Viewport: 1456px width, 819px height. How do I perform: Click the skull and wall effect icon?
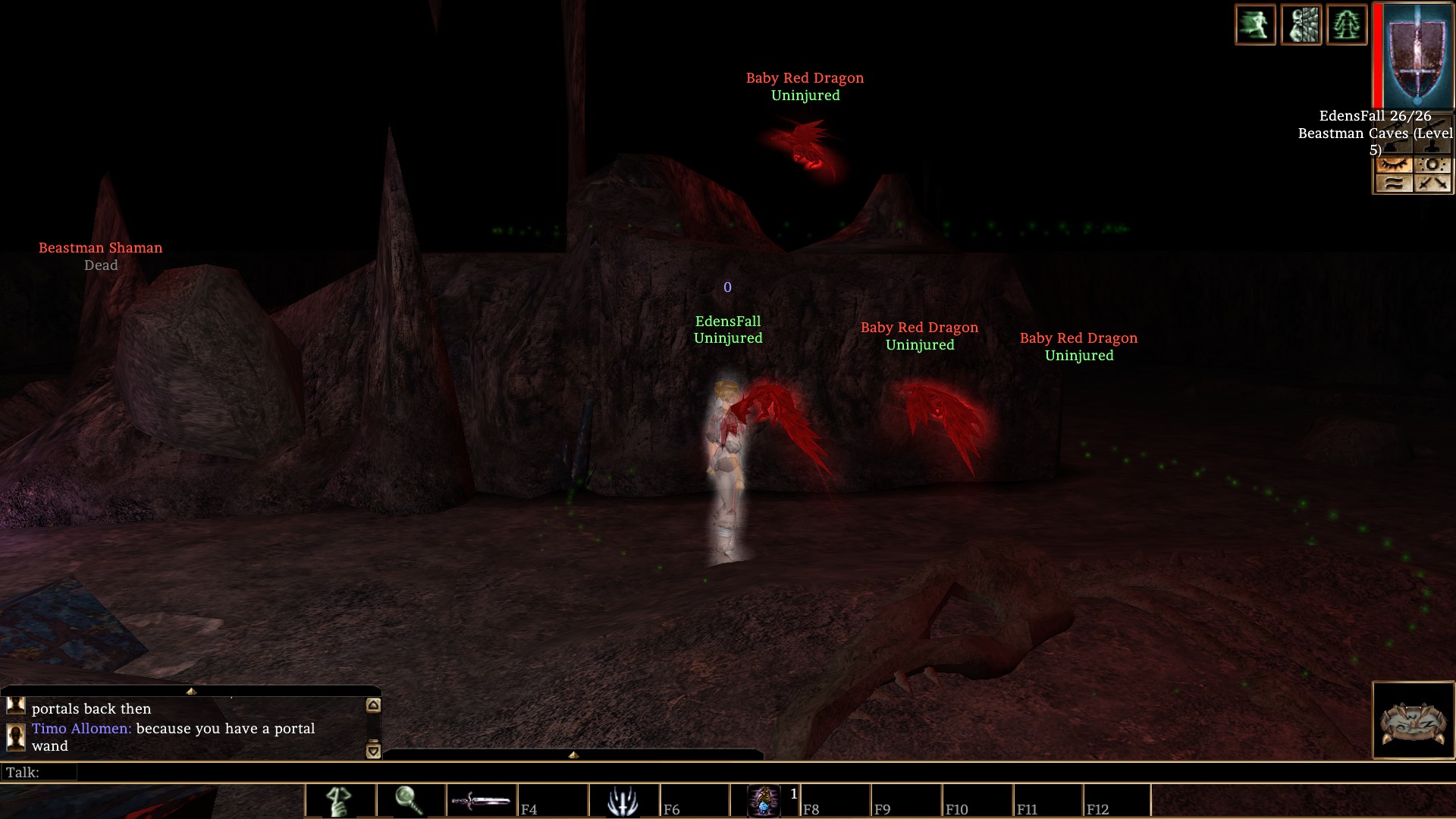1301,25
